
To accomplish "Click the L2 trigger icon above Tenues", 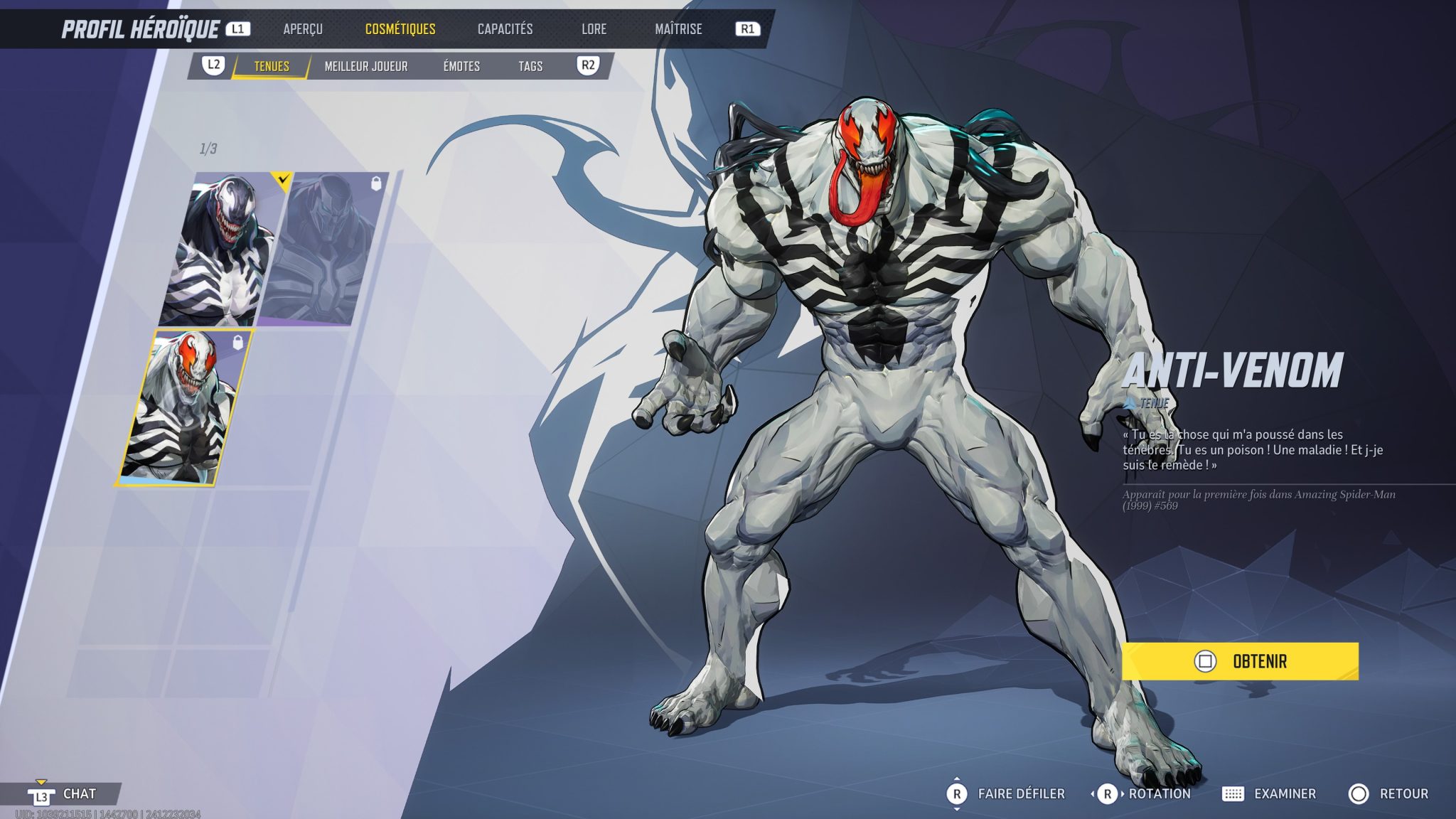I will [x=213, y=64].
